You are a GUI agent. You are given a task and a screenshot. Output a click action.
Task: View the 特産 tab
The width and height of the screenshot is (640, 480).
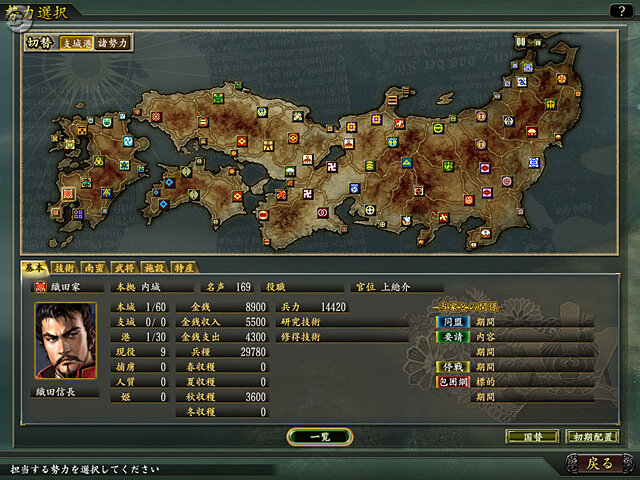(x=183, y=268)
